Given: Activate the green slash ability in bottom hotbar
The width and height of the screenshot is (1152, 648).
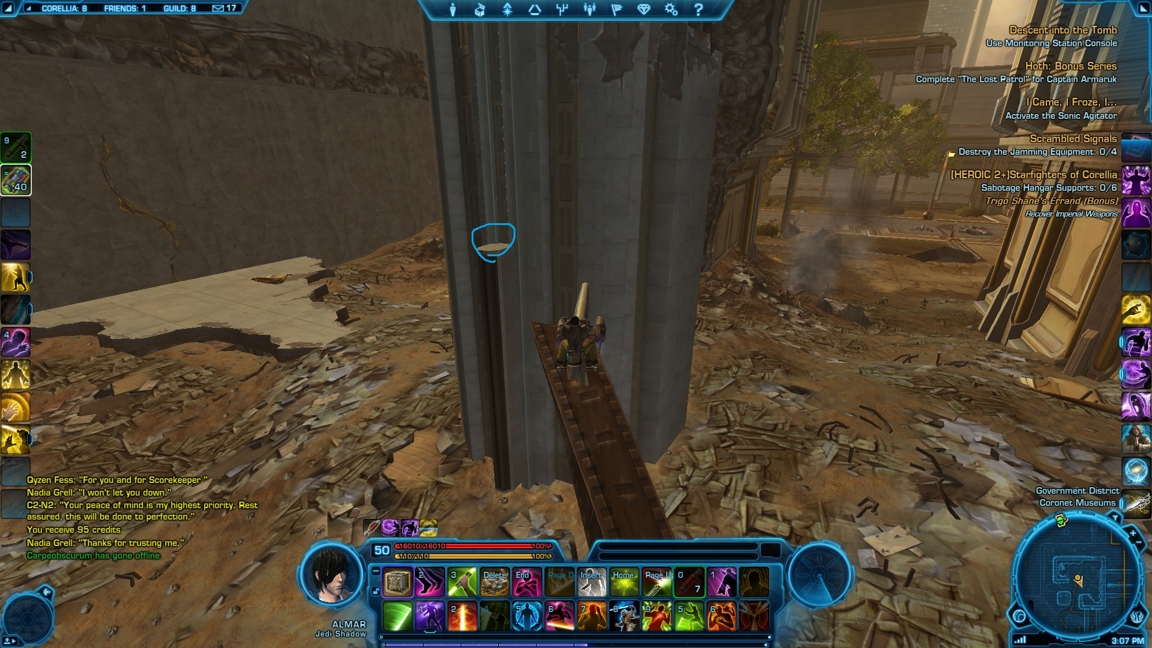Looking at the screenshot, I should click(x=398, y=616).
